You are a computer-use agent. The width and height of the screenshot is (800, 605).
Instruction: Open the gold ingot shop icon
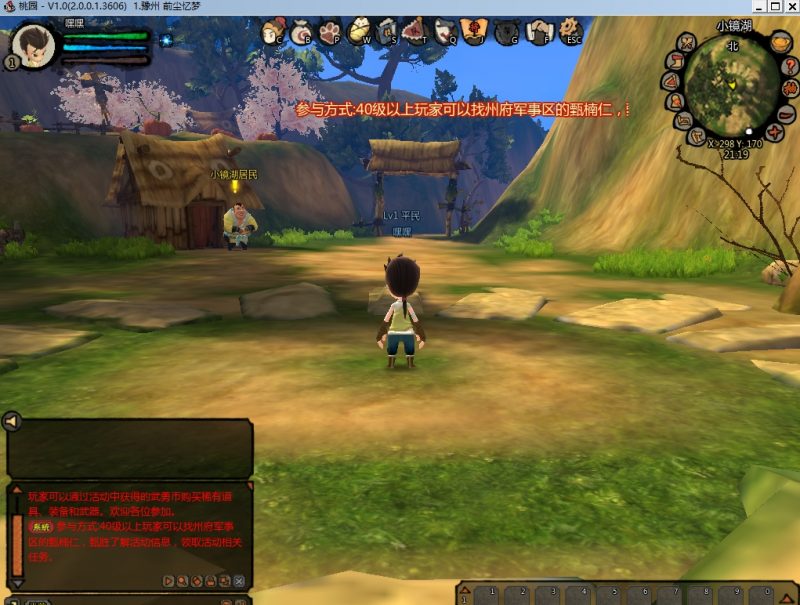[781, 42]
